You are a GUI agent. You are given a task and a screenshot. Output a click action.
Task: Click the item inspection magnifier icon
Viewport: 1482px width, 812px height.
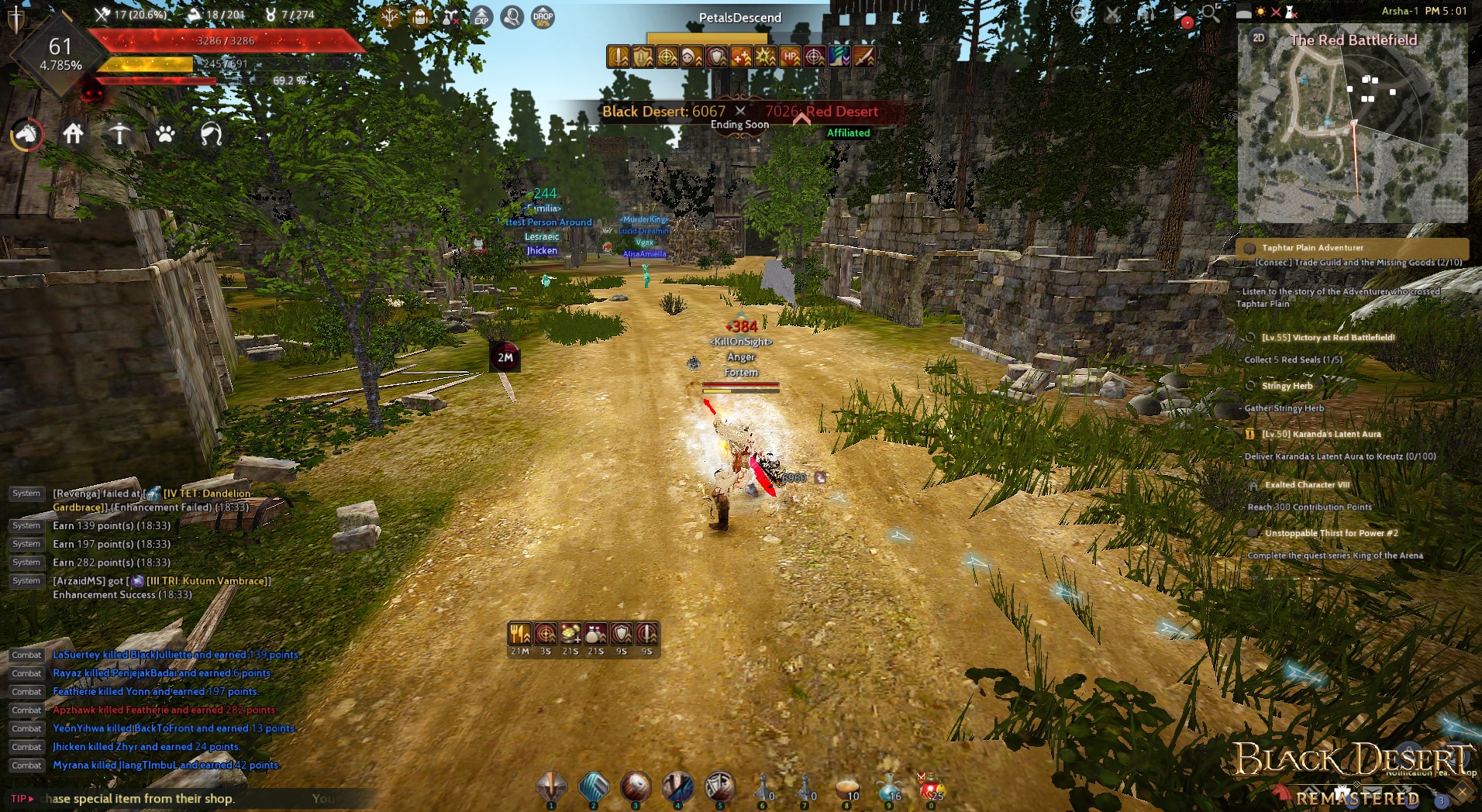(x=510, y=17)
